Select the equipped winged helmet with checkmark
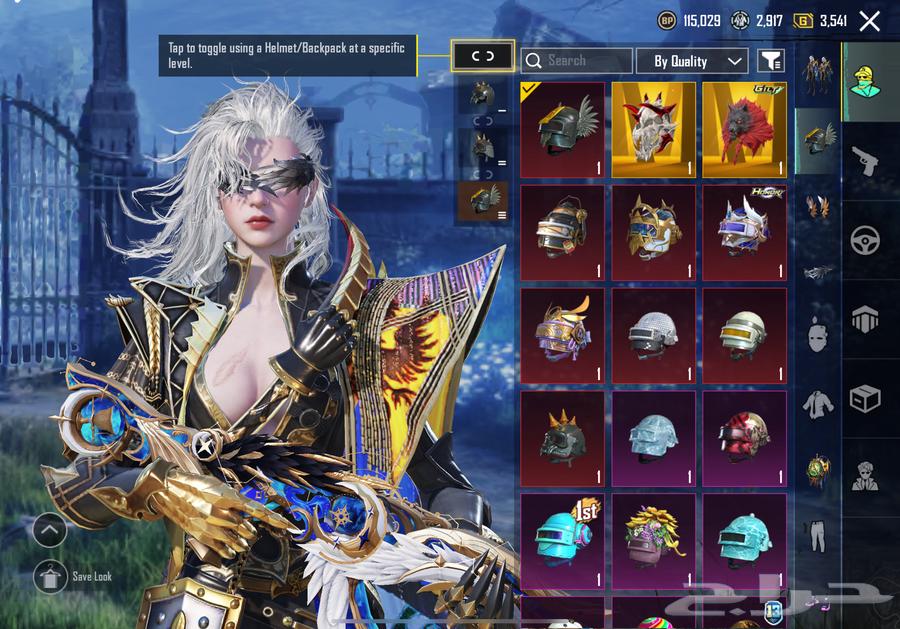Image resolution: width=900 pixels, height=629 pixels. point(562,130)
